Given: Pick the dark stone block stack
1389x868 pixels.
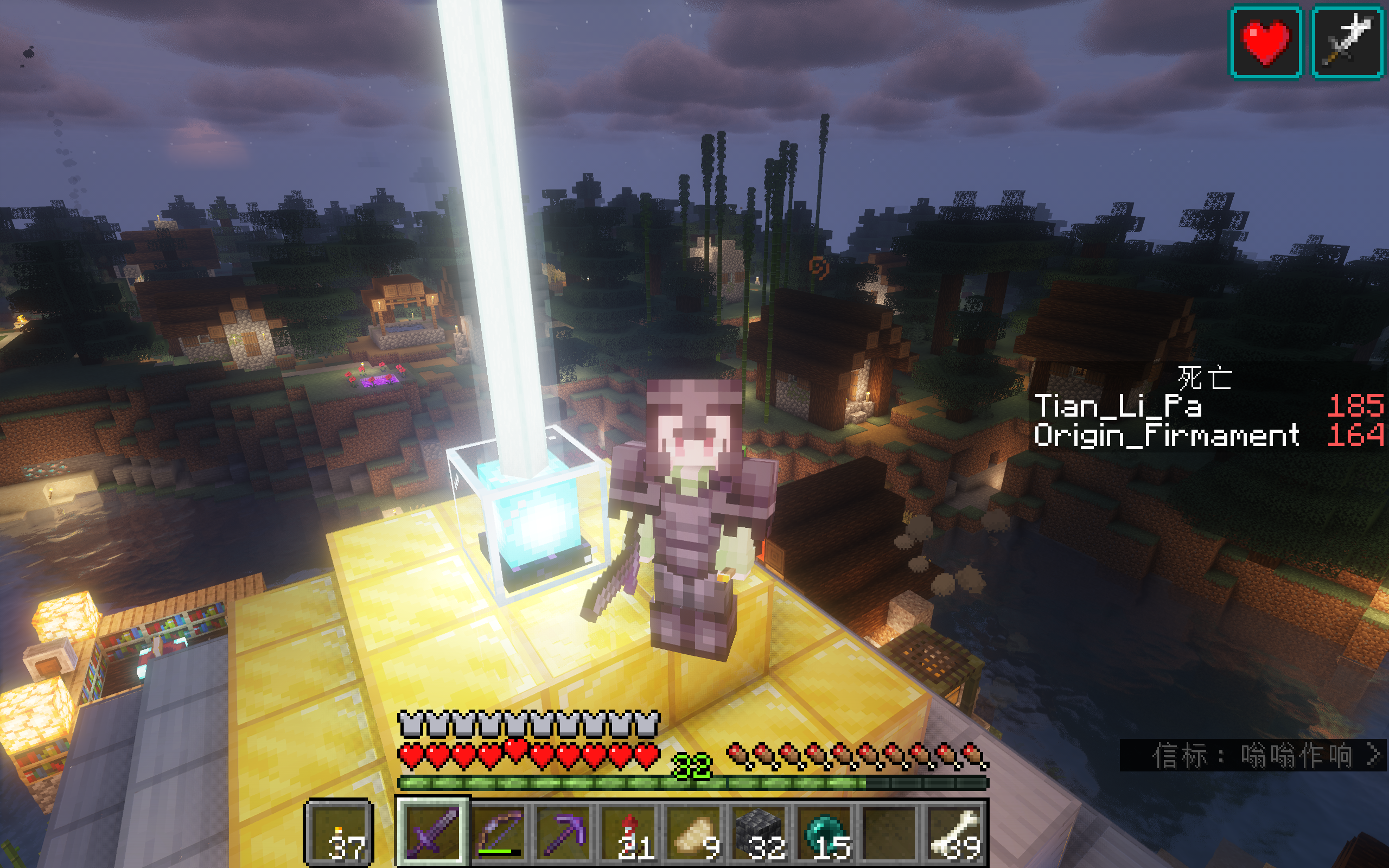Looking at the screenshot, I should coord(760,831).
